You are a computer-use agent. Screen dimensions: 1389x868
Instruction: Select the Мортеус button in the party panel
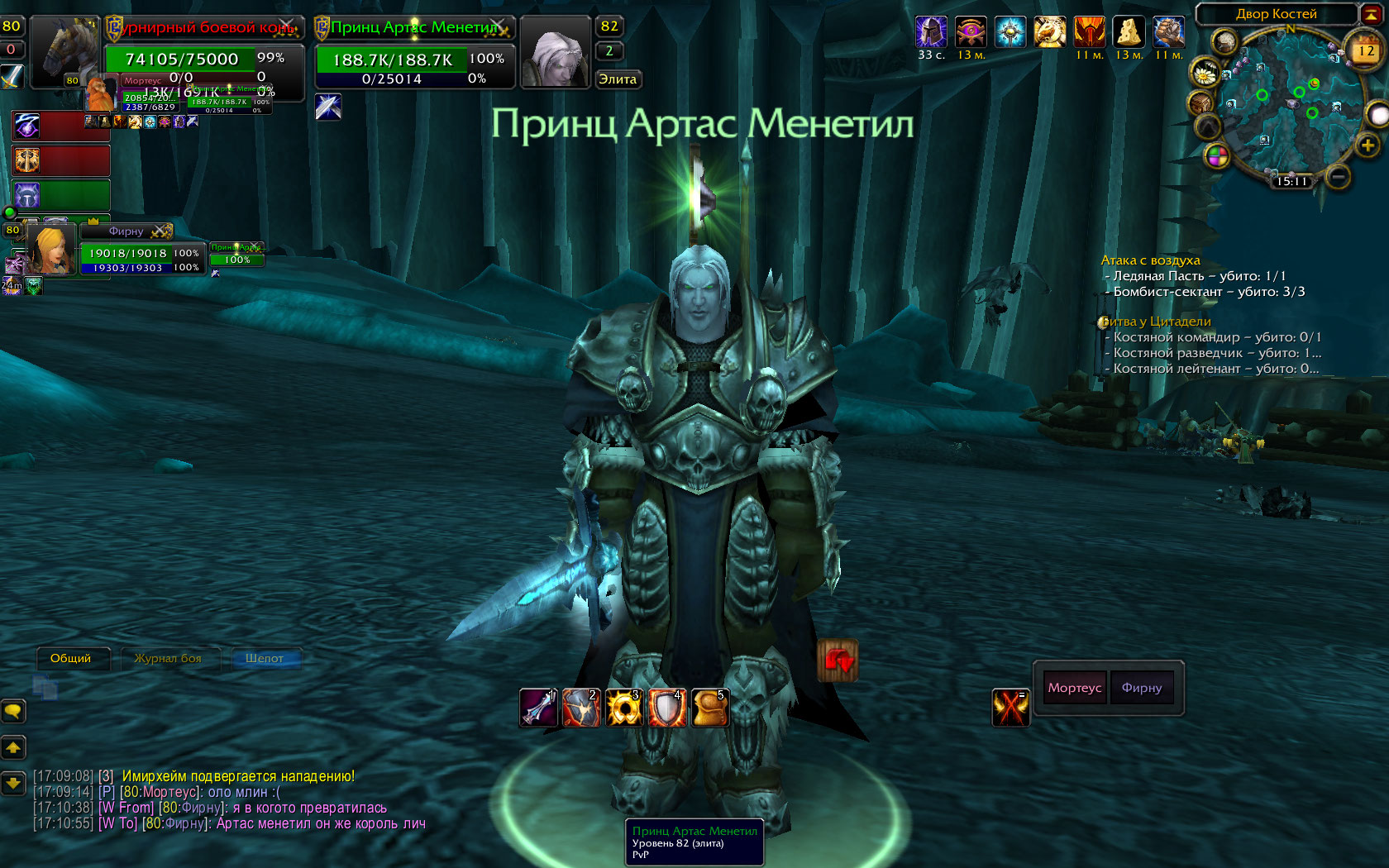[1074, 688]
